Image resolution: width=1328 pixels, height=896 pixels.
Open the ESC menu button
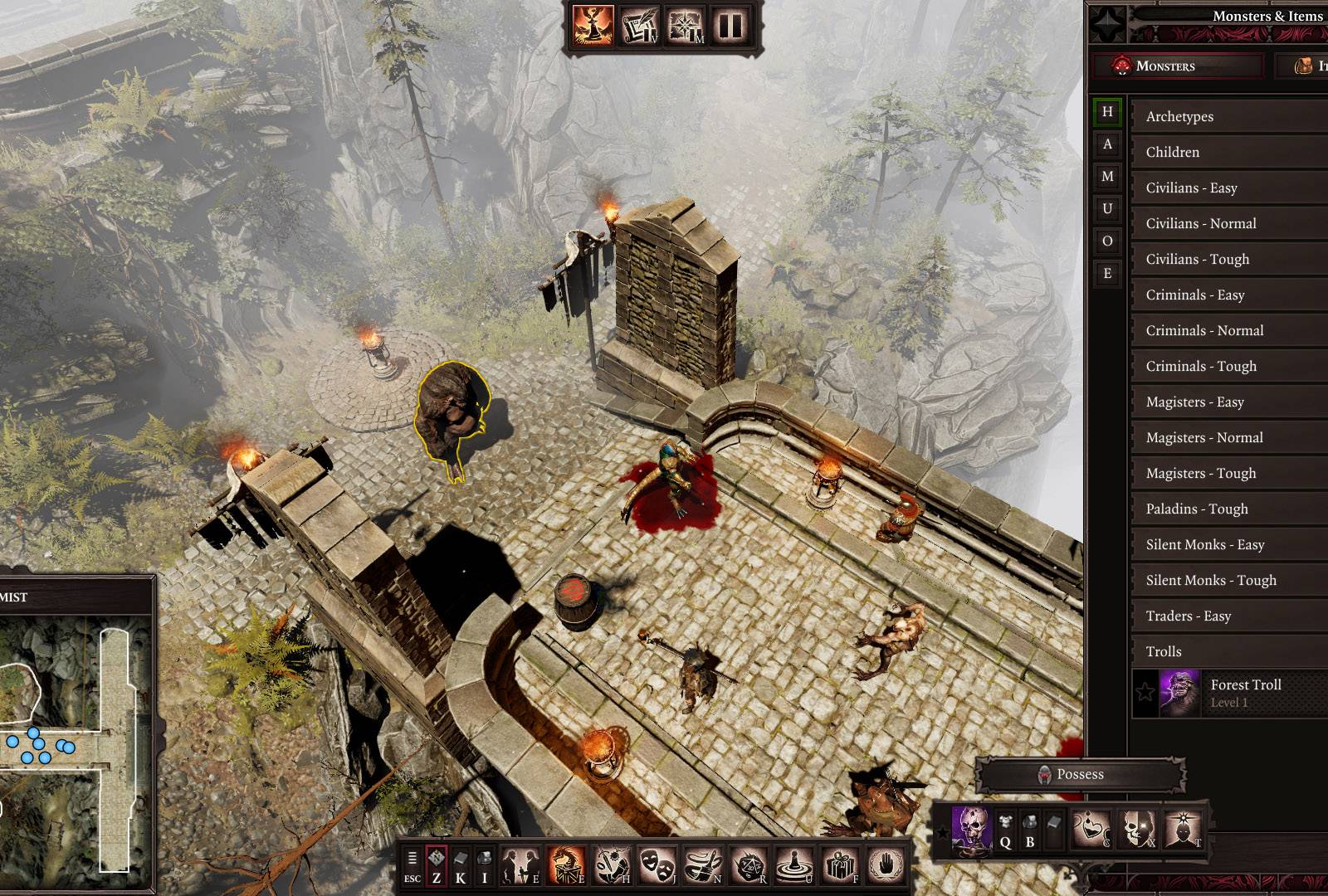[x=413, y=867]
